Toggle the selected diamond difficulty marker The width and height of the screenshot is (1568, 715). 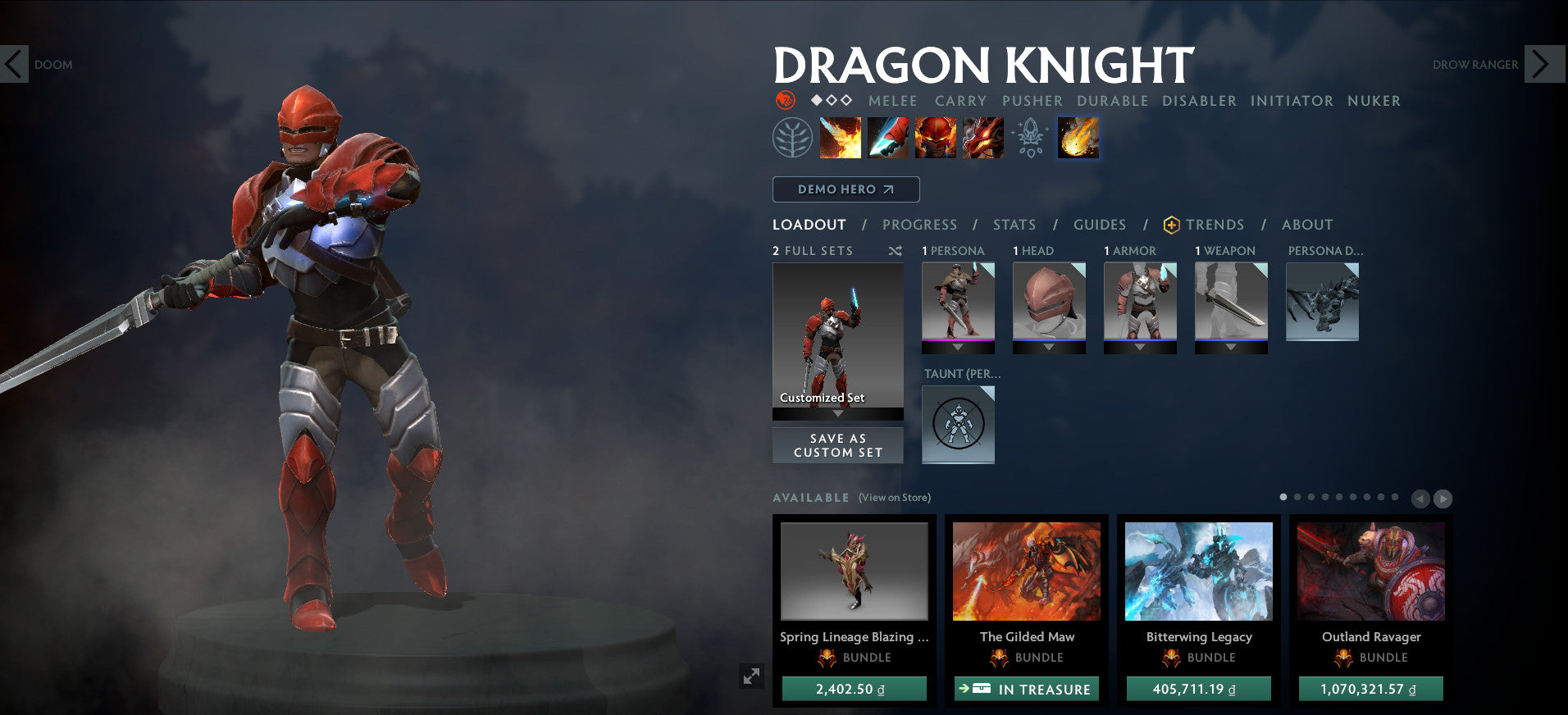coord(815,101)
